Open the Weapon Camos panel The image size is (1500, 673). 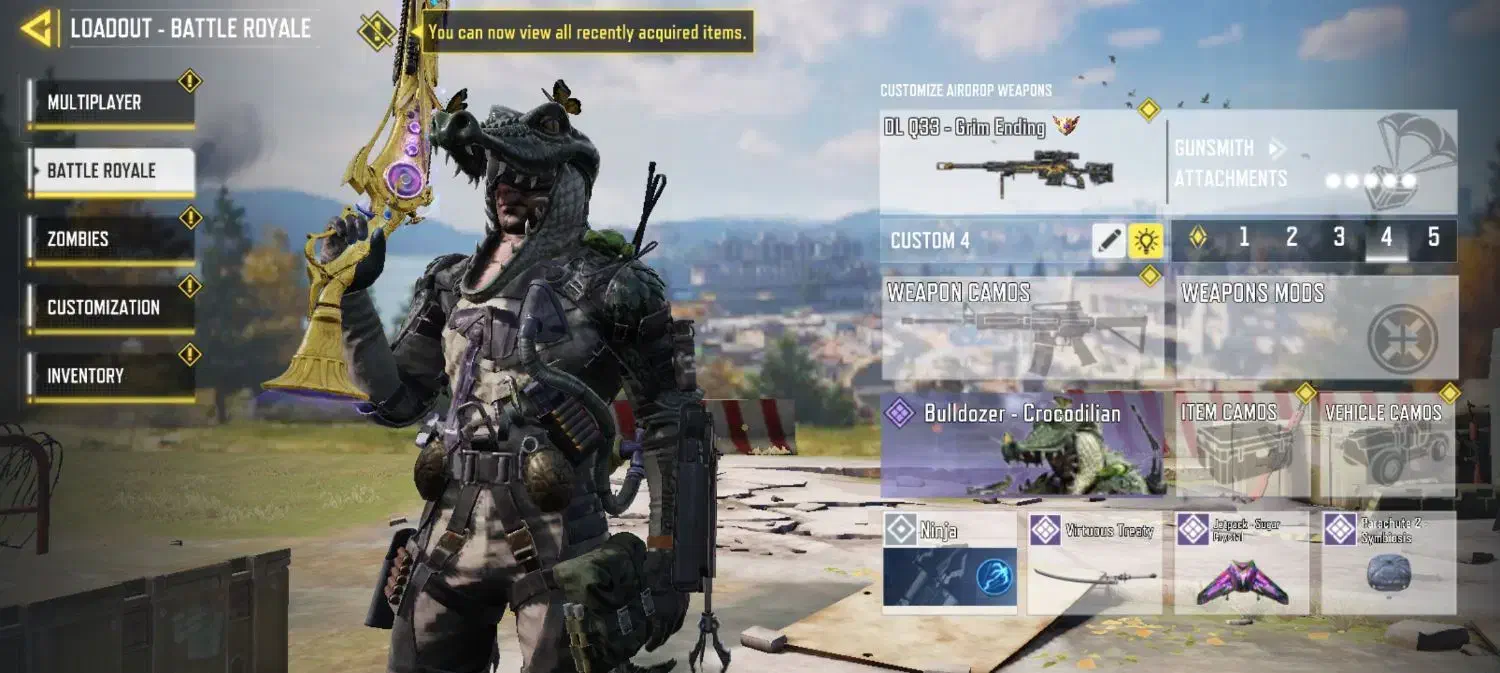click(1022, 328)
